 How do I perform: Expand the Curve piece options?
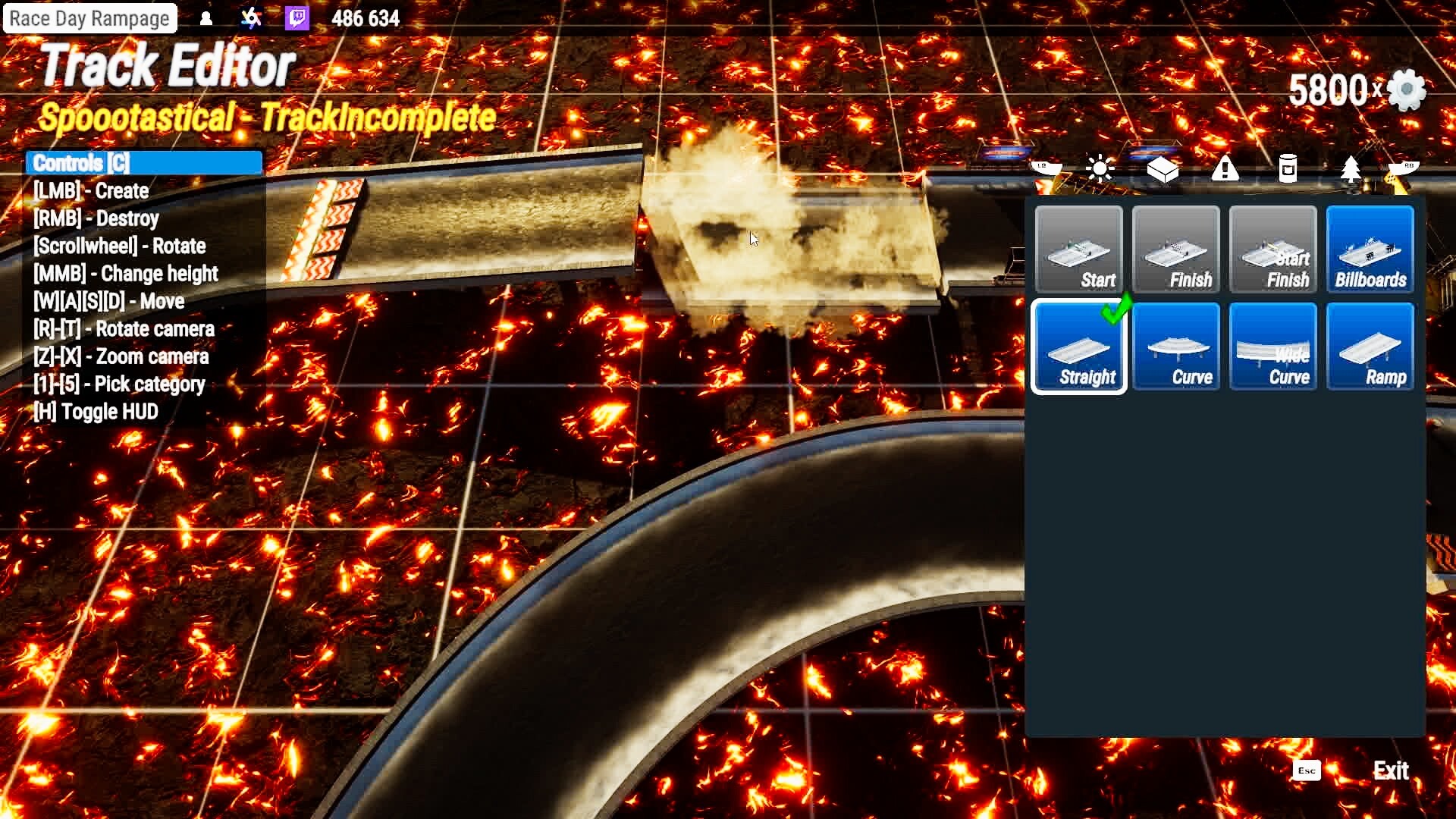[1176, 347]
